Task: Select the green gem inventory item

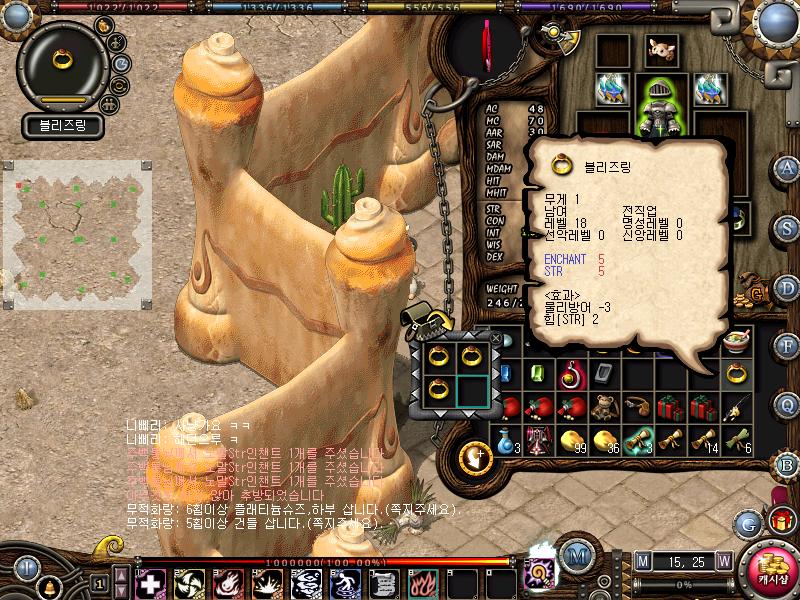Action: coord(538,374)
